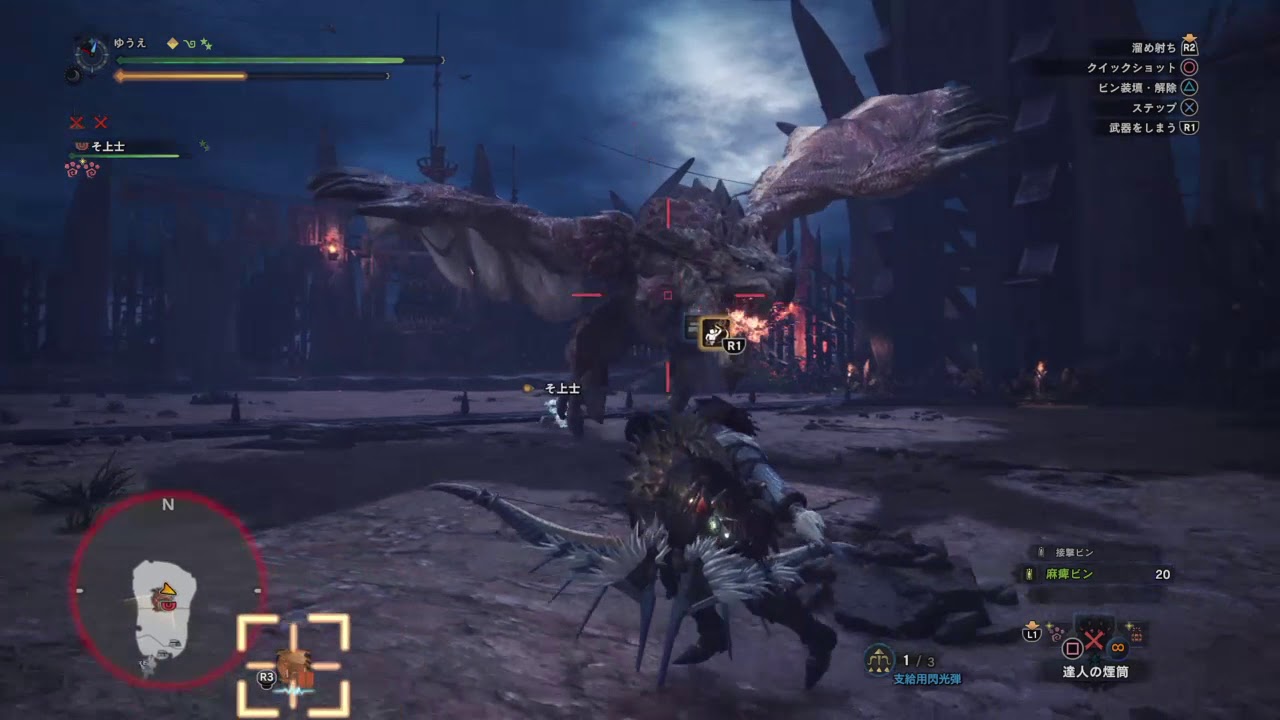Screen dimensions: 1280x720
Task: Open the circular minimap
Action: pyautogui.click(x=167, y=590)
